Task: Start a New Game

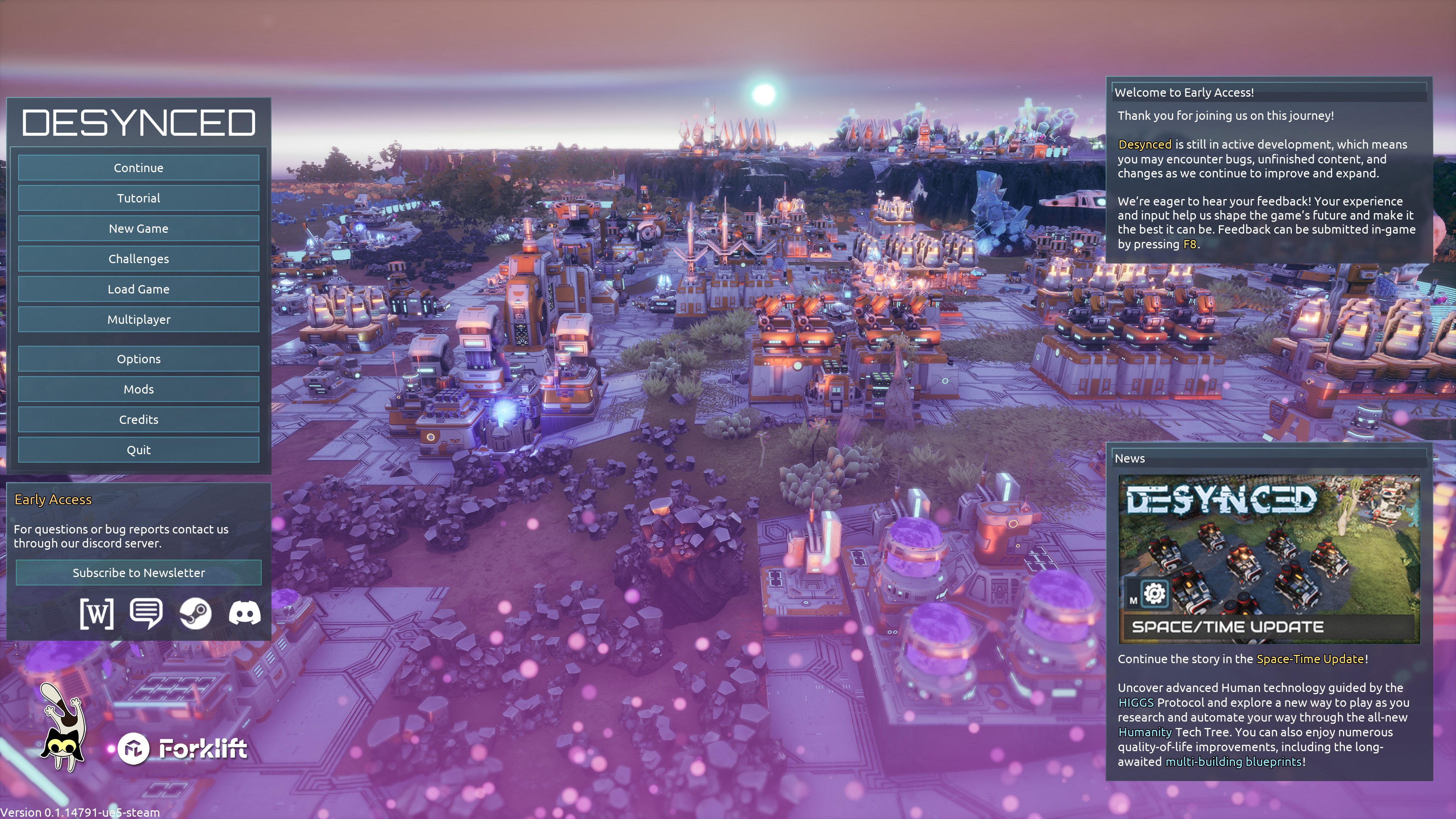Action: [x=138, y=228]
